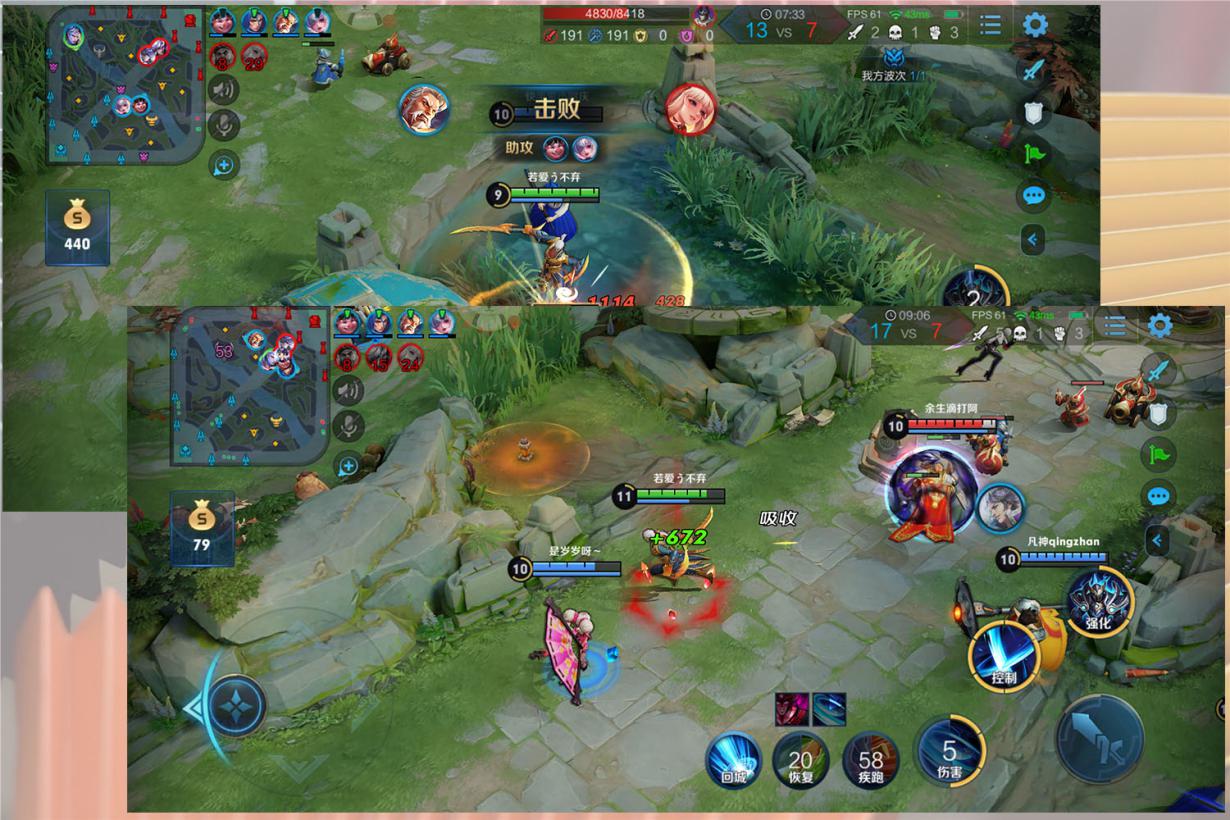1230x820 pixels.
Task: Click the virtual movement joystick
Action: 236,706
